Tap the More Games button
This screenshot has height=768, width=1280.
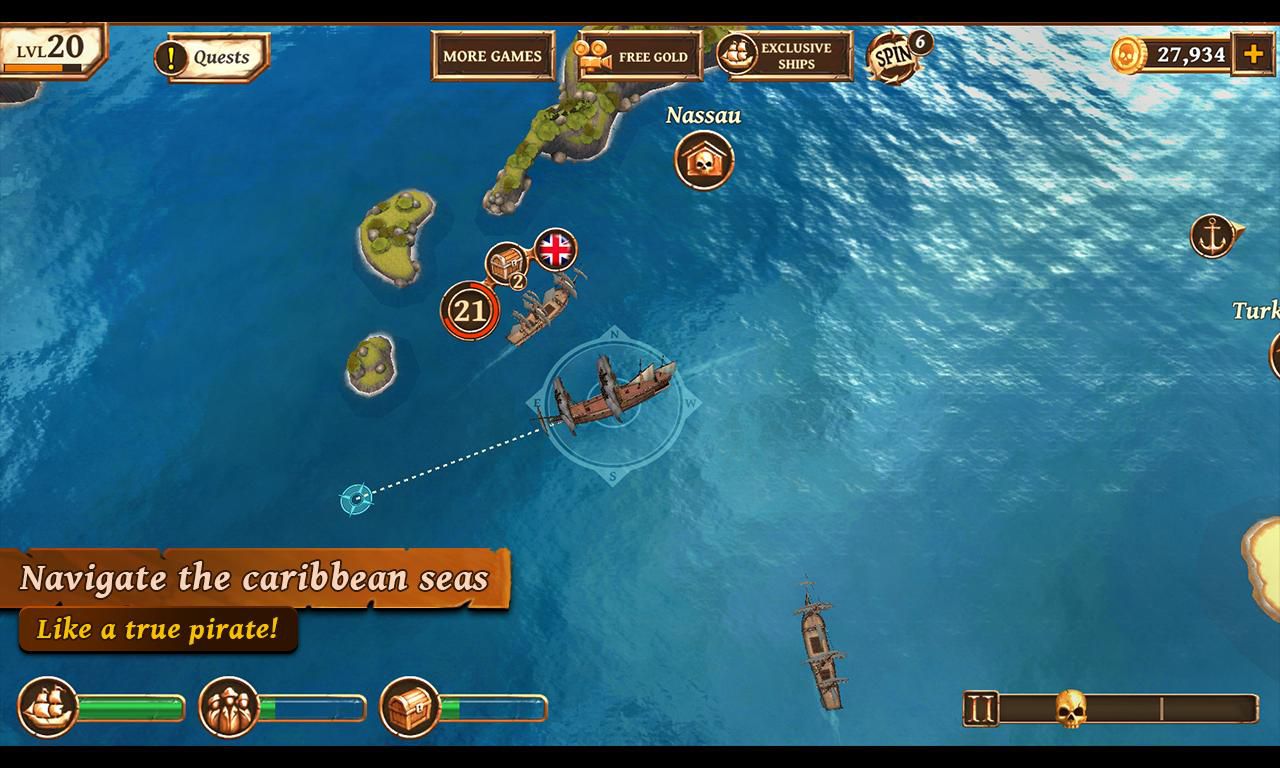click(x=492, y=56)
